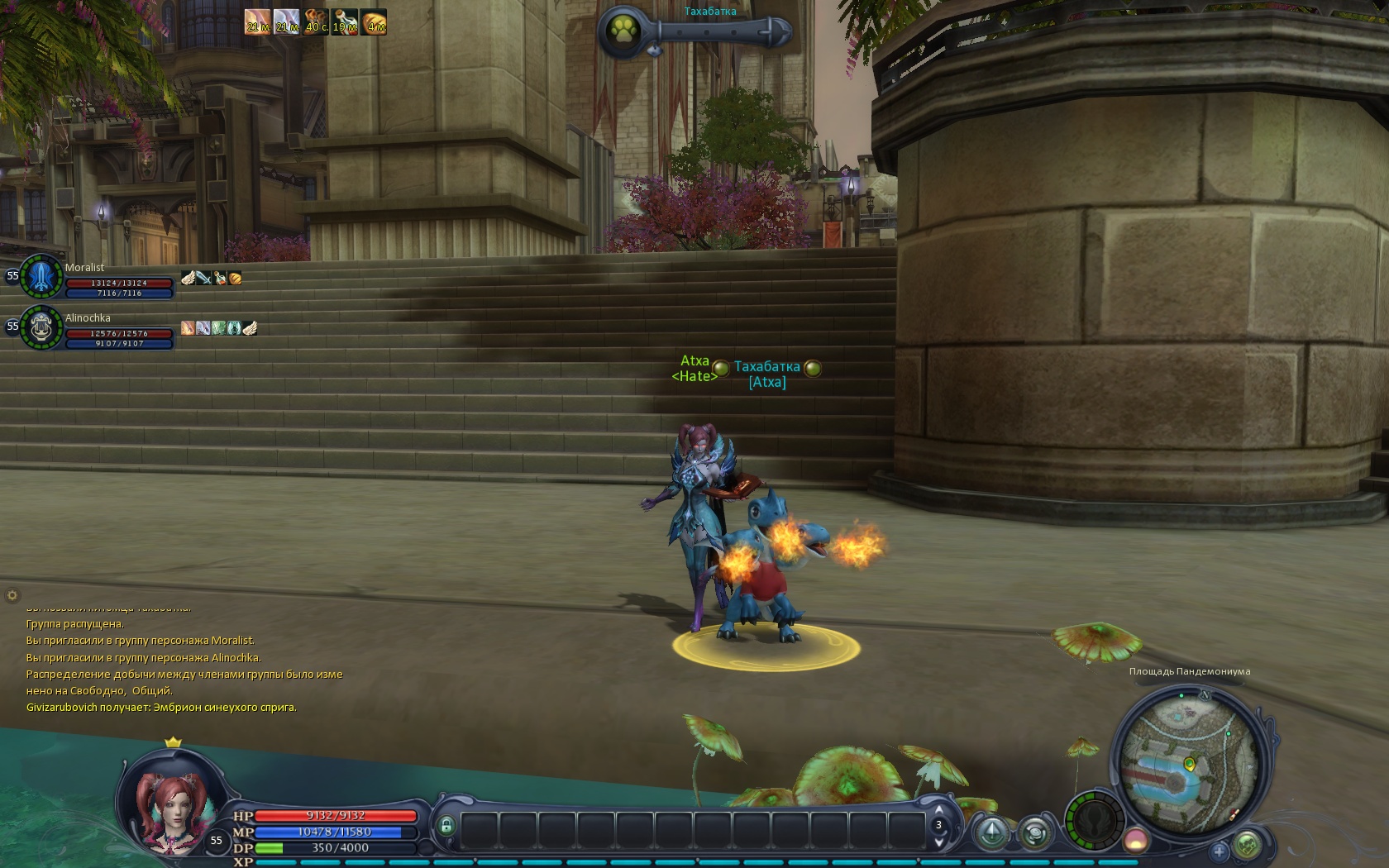This screenshot has width=1389, height=868.
Task: Click the scroll marker on the minimap
Action: pos(1234,815)
